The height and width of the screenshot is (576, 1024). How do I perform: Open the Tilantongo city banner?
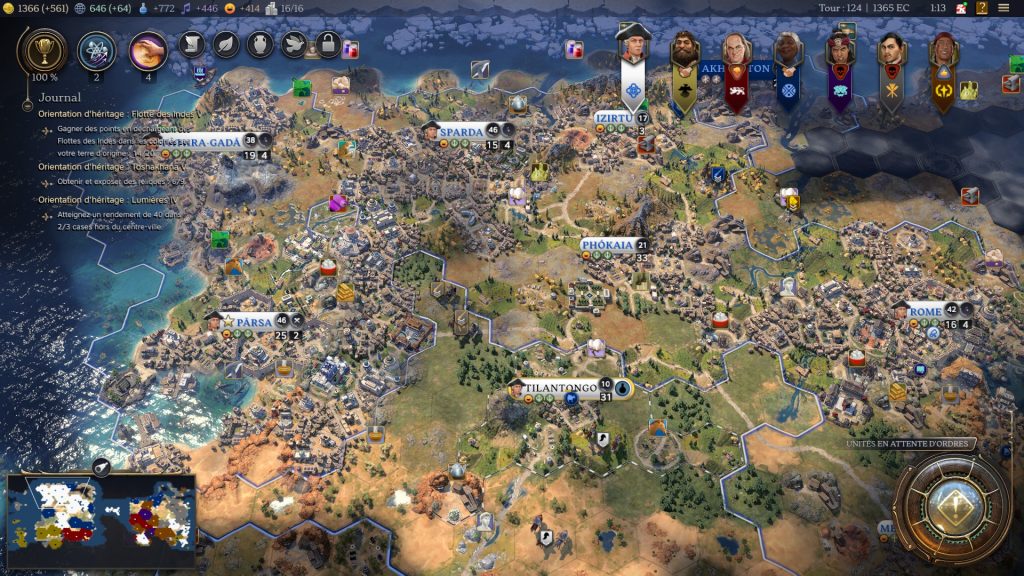pos(560,387)
